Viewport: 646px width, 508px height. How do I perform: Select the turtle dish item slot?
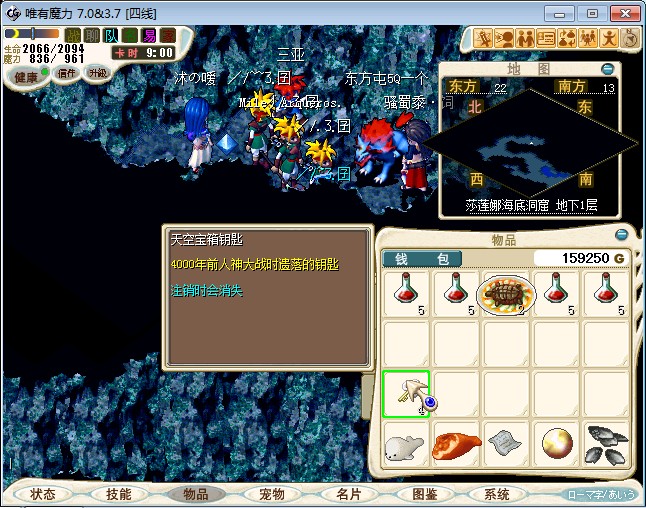pos(506,294)
